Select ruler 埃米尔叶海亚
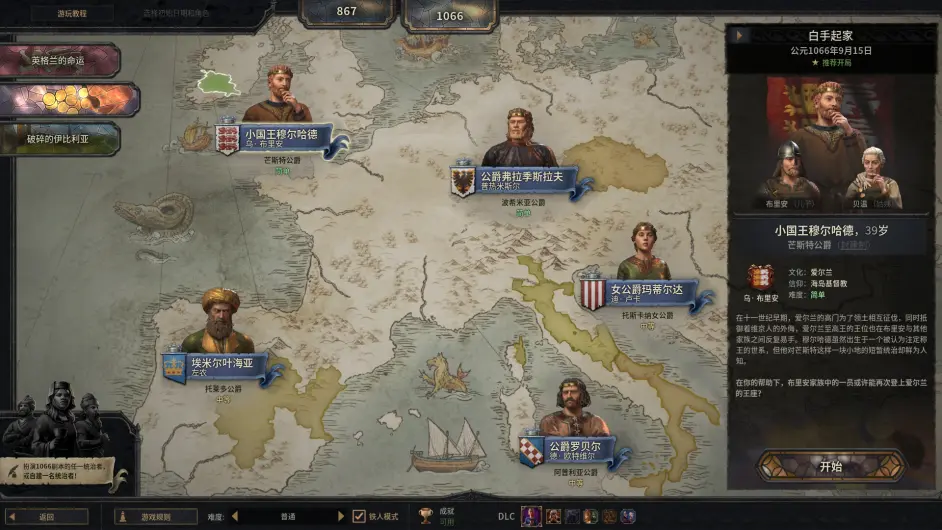942x530 pixels. pyautogui.click(x=222, y=363)
